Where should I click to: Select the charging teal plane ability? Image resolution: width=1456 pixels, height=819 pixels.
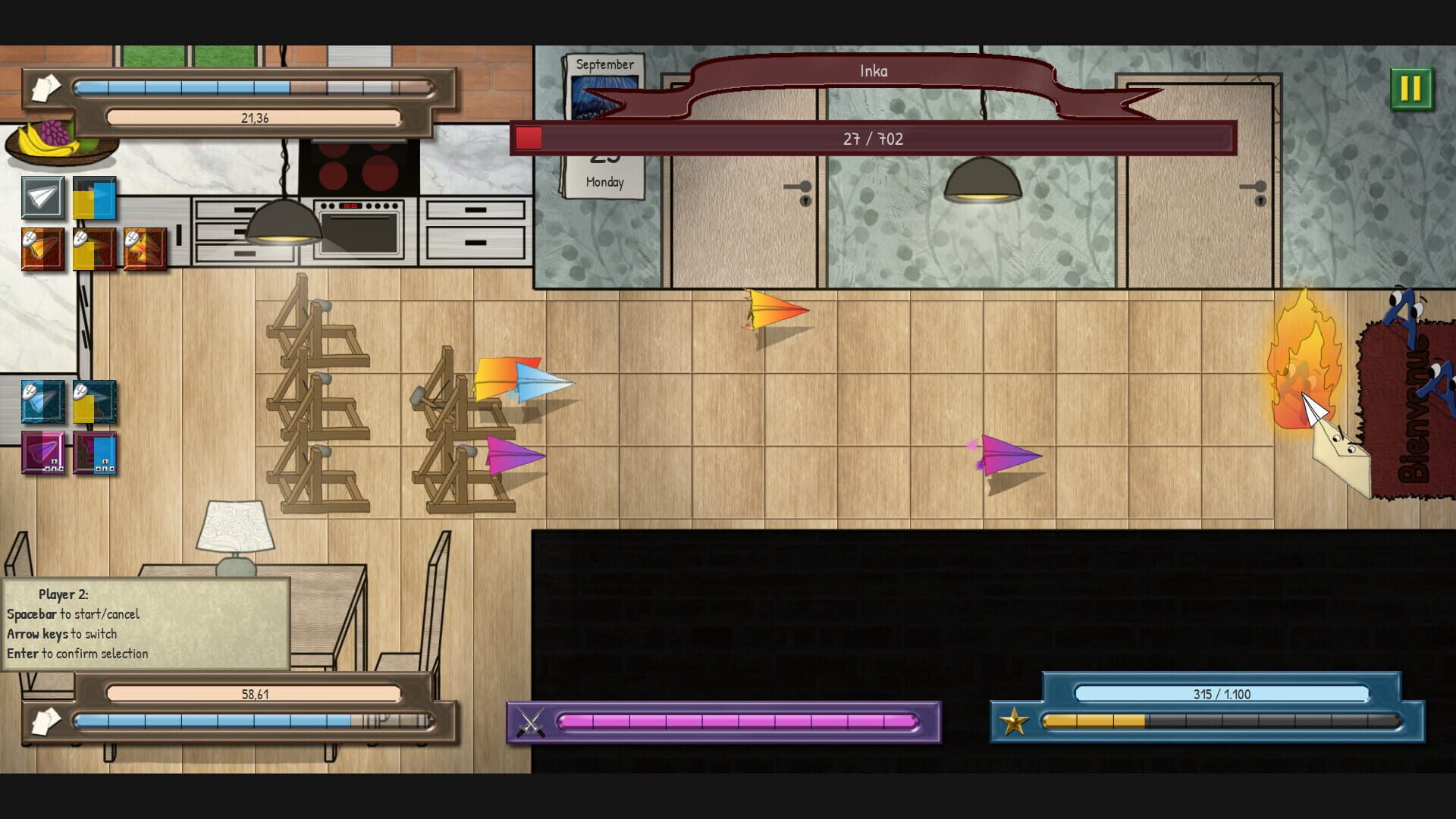93,402
